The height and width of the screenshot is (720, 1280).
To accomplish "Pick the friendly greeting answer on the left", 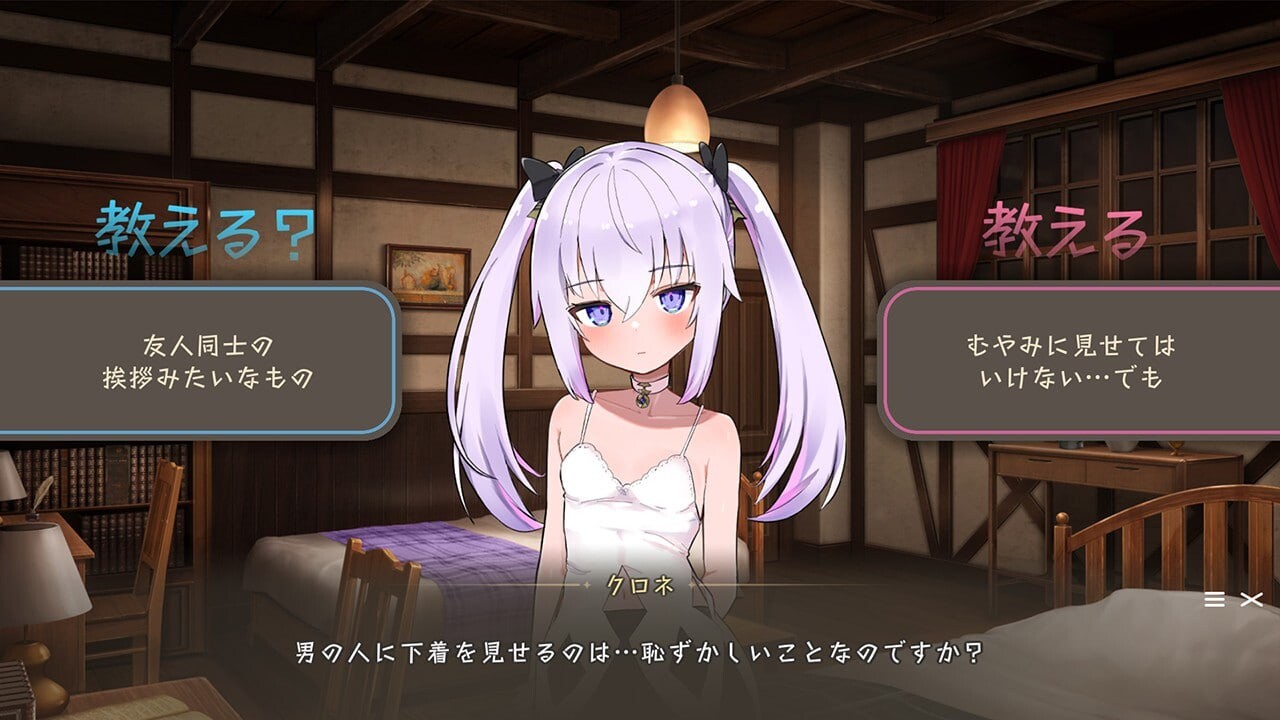I will tap(205, 360).
